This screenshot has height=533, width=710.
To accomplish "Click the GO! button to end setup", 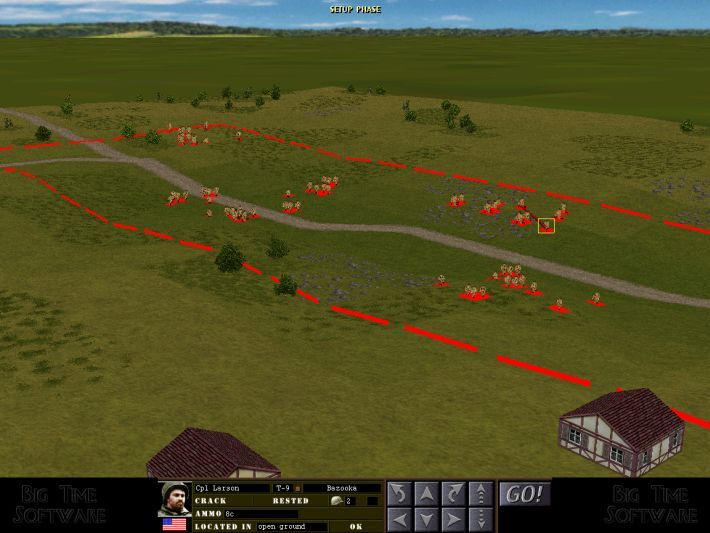I will (524, 494).
